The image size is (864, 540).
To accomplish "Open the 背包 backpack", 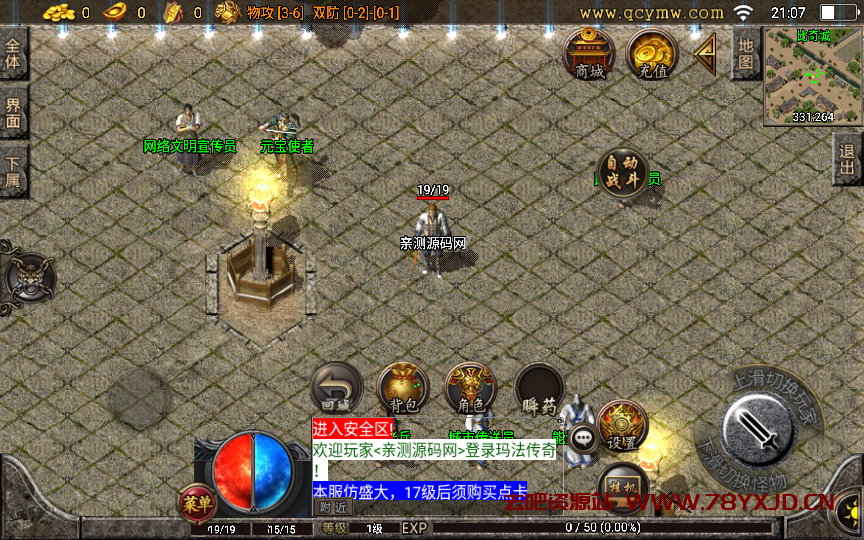I will [403, 388].
